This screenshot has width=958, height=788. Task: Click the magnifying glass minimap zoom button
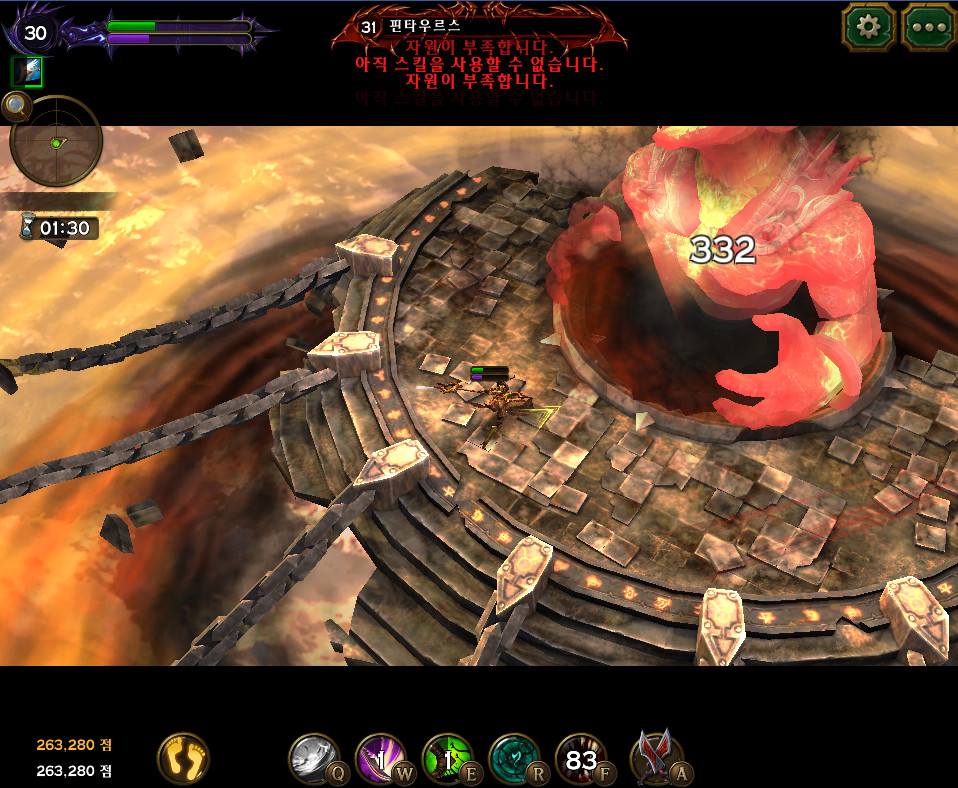click(15, 105)
